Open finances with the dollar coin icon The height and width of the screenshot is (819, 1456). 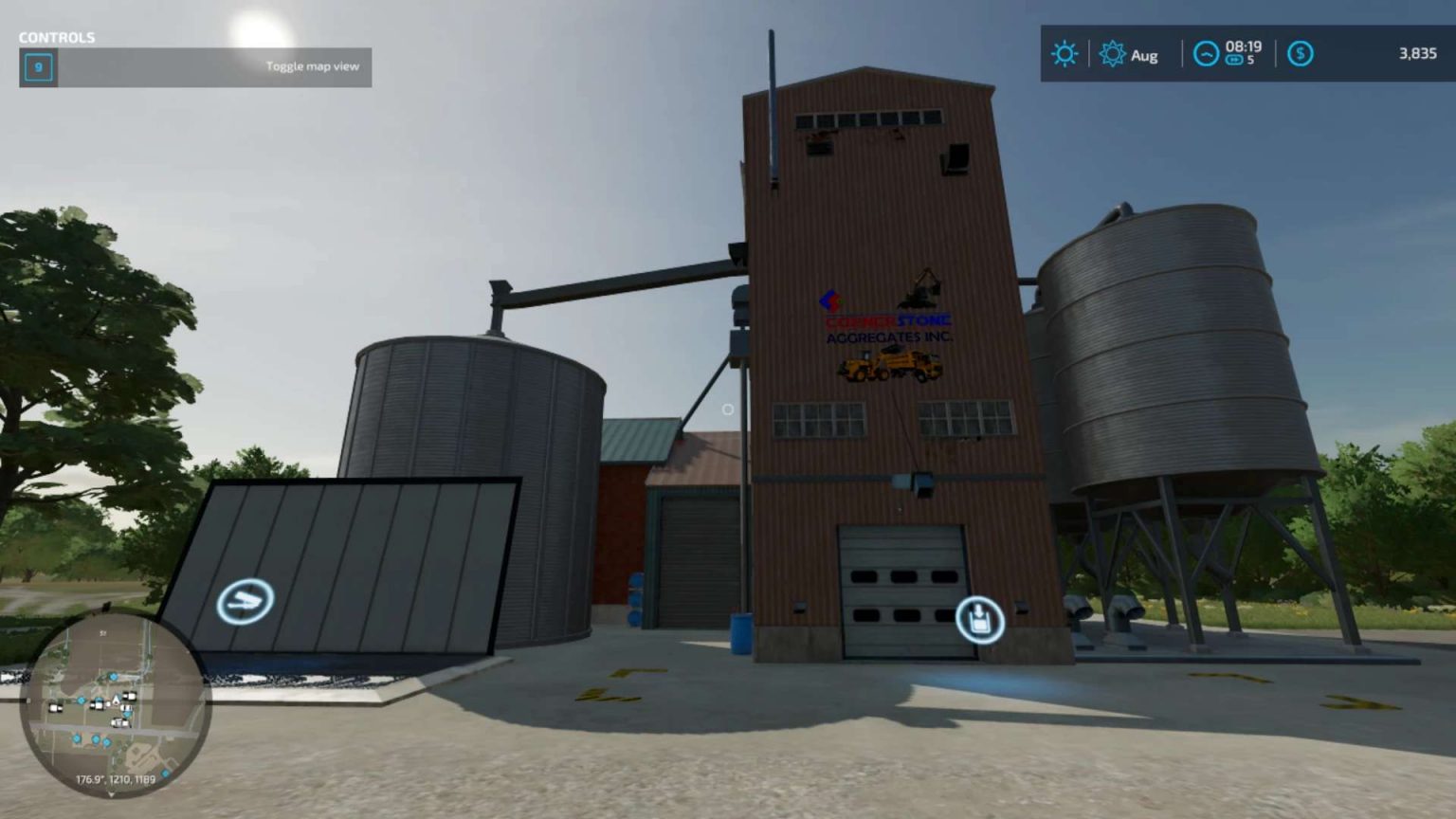(x=1301, y=53)
